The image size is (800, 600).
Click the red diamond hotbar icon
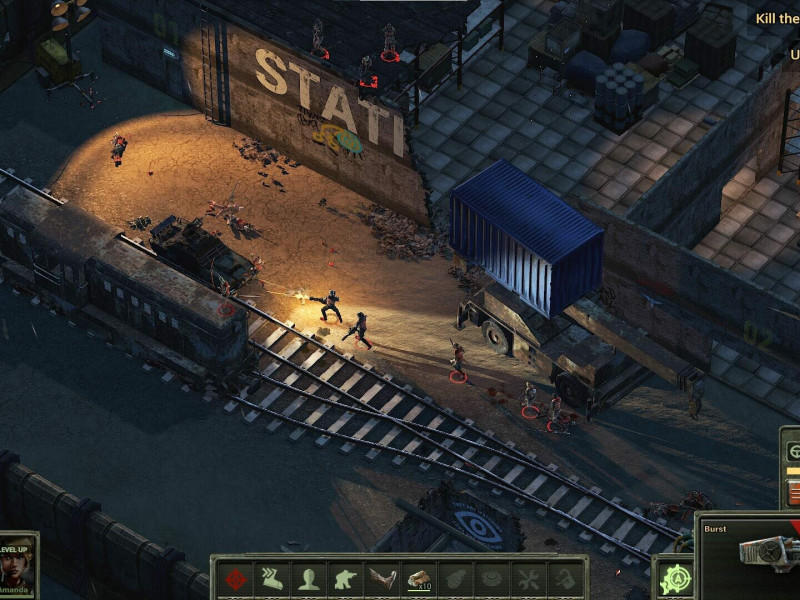pos(236,579)
